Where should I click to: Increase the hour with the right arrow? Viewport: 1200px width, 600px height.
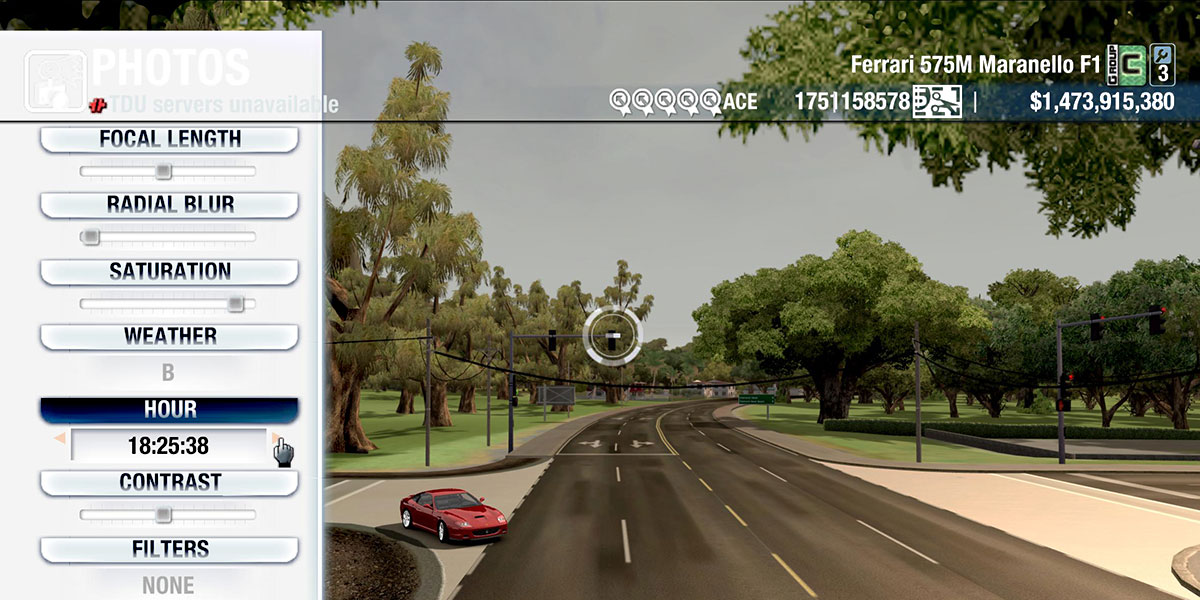pyautogui.click(x=274, y=437)
